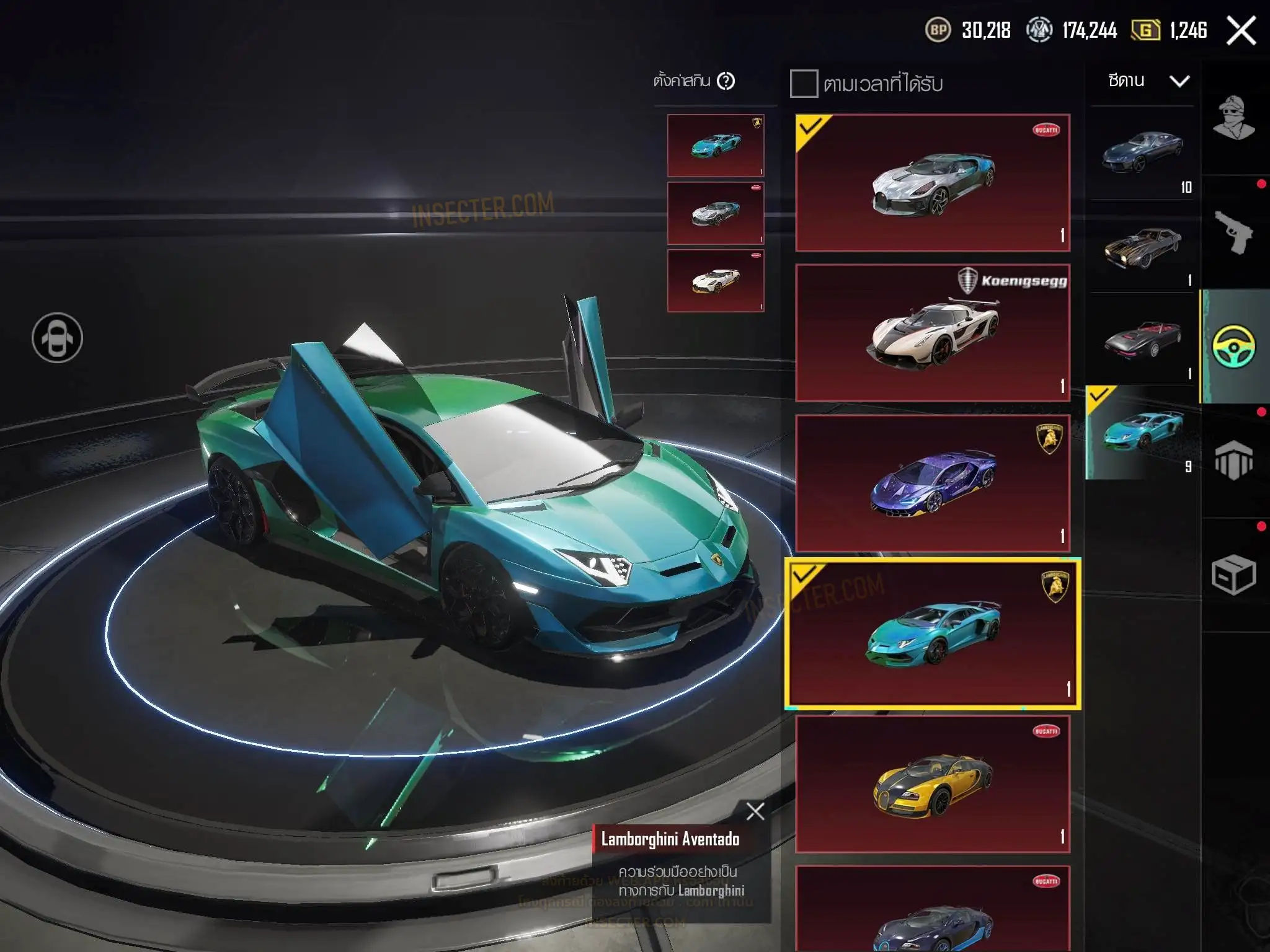The image size is (1270, 952).
Task: Switch to the weapon skins pistol tab
Action: pyautogui.click(x=1233, y=232)
